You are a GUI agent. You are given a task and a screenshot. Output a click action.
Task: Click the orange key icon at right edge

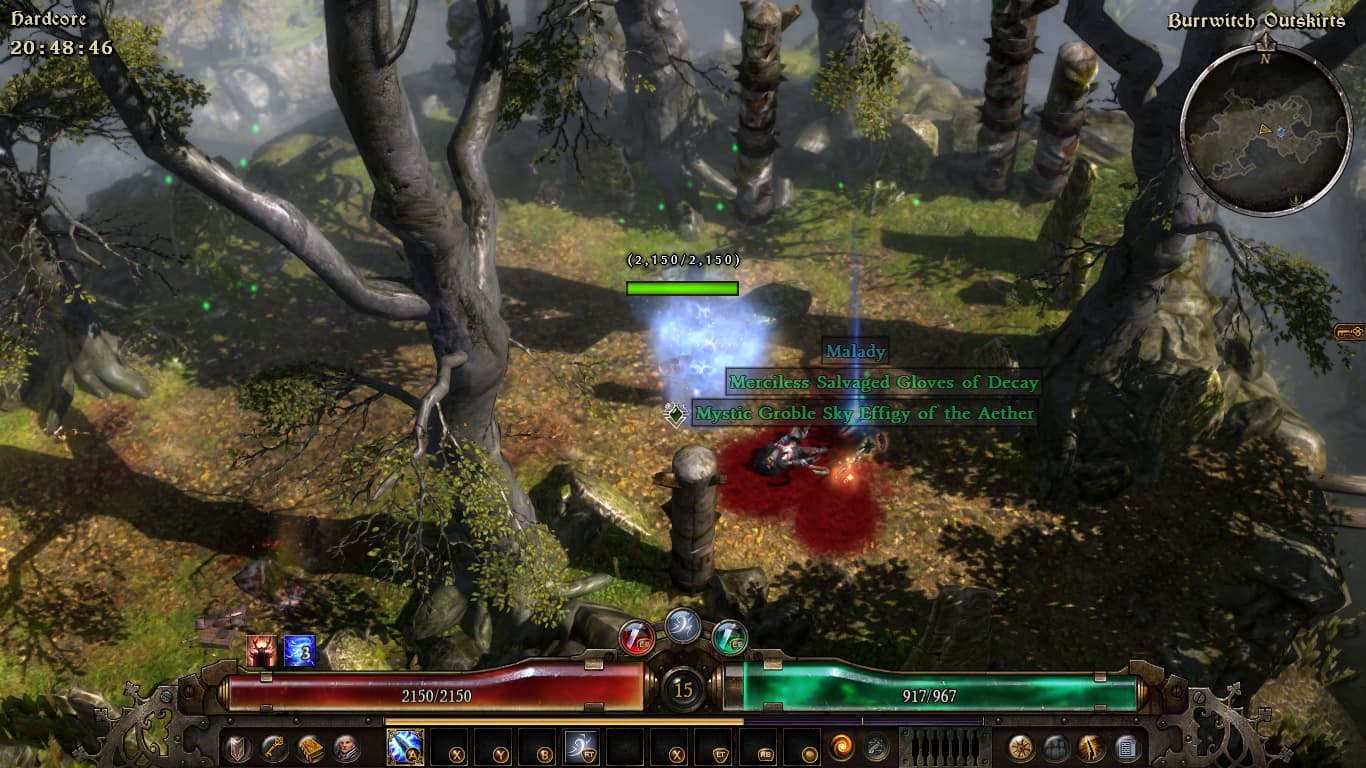[x=1349, y=332]
